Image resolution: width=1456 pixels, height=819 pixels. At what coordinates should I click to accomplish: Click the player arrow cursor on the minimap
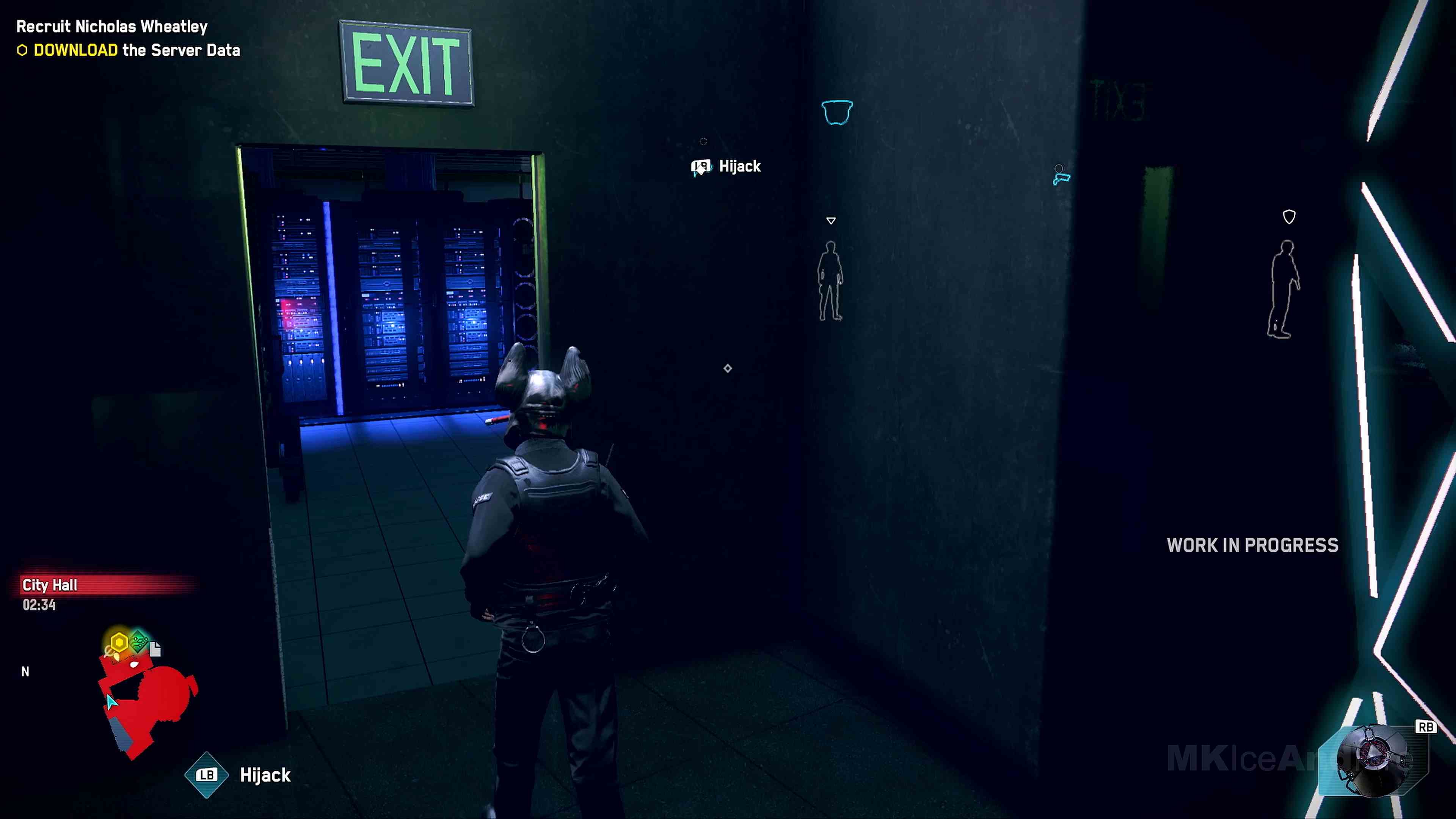pyautogui.click(x=111, y=702)
